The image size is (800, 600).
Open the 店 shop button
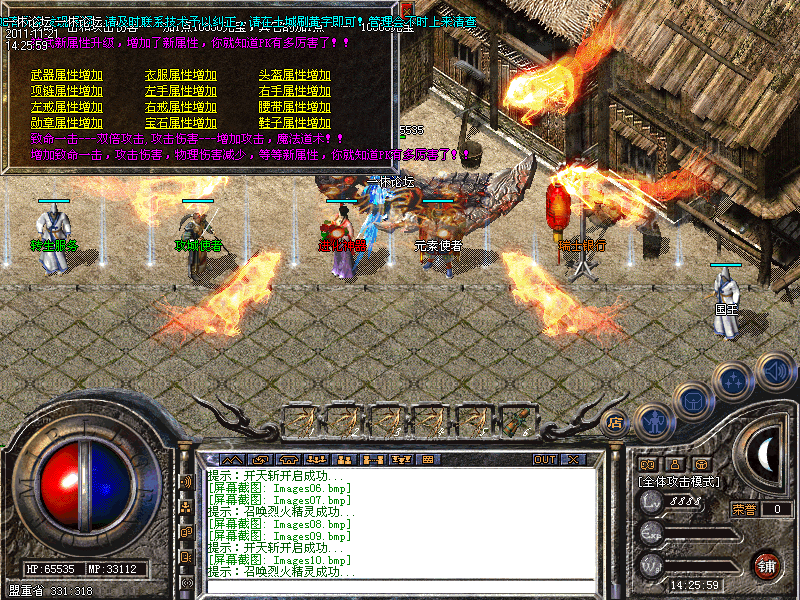coord(615,422)
